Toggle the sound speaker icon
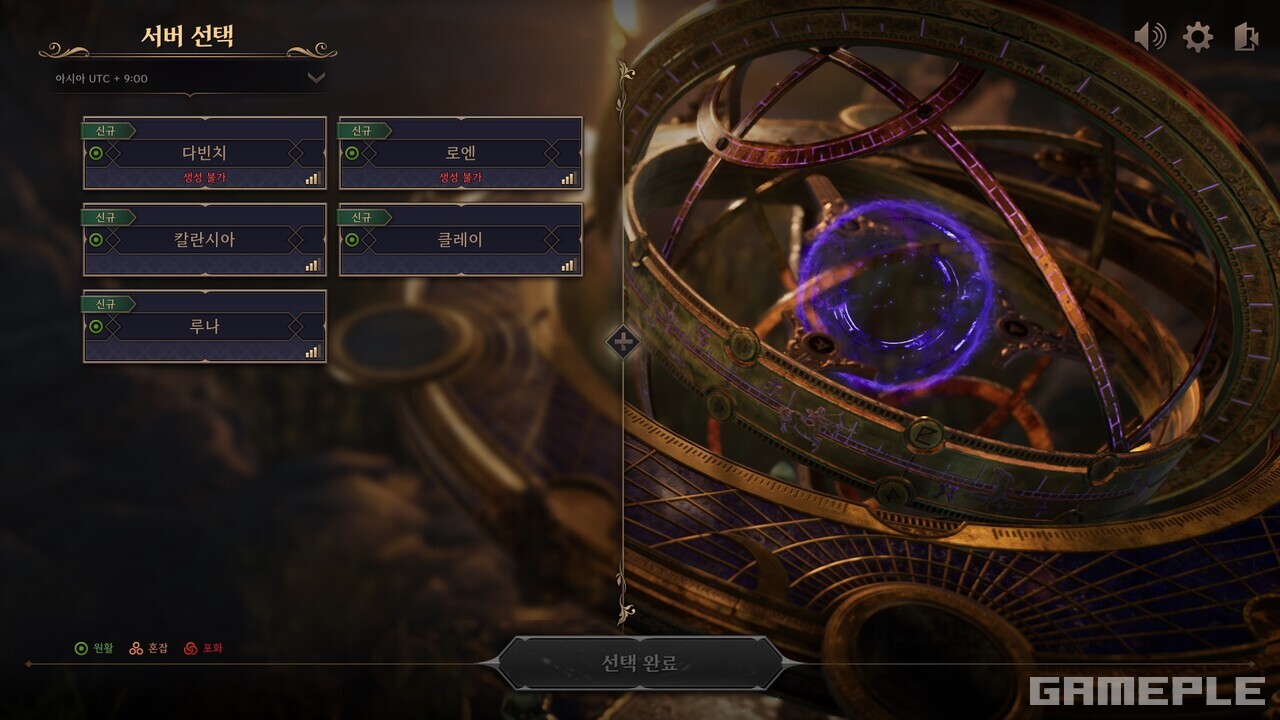The image size is (1280, 720). tap(1150, 38)
